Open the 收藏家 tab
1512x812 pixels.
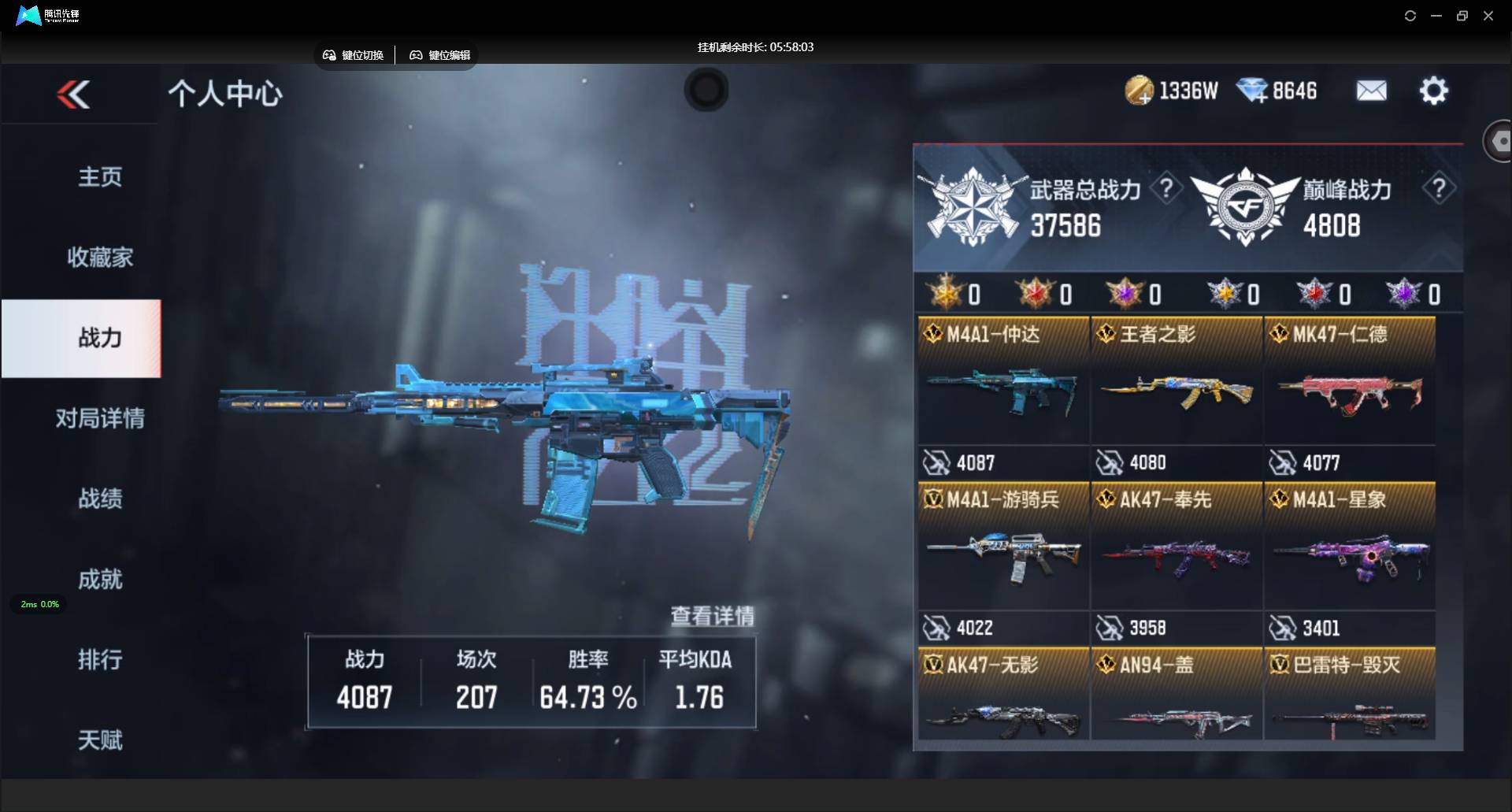click(100, 258)
